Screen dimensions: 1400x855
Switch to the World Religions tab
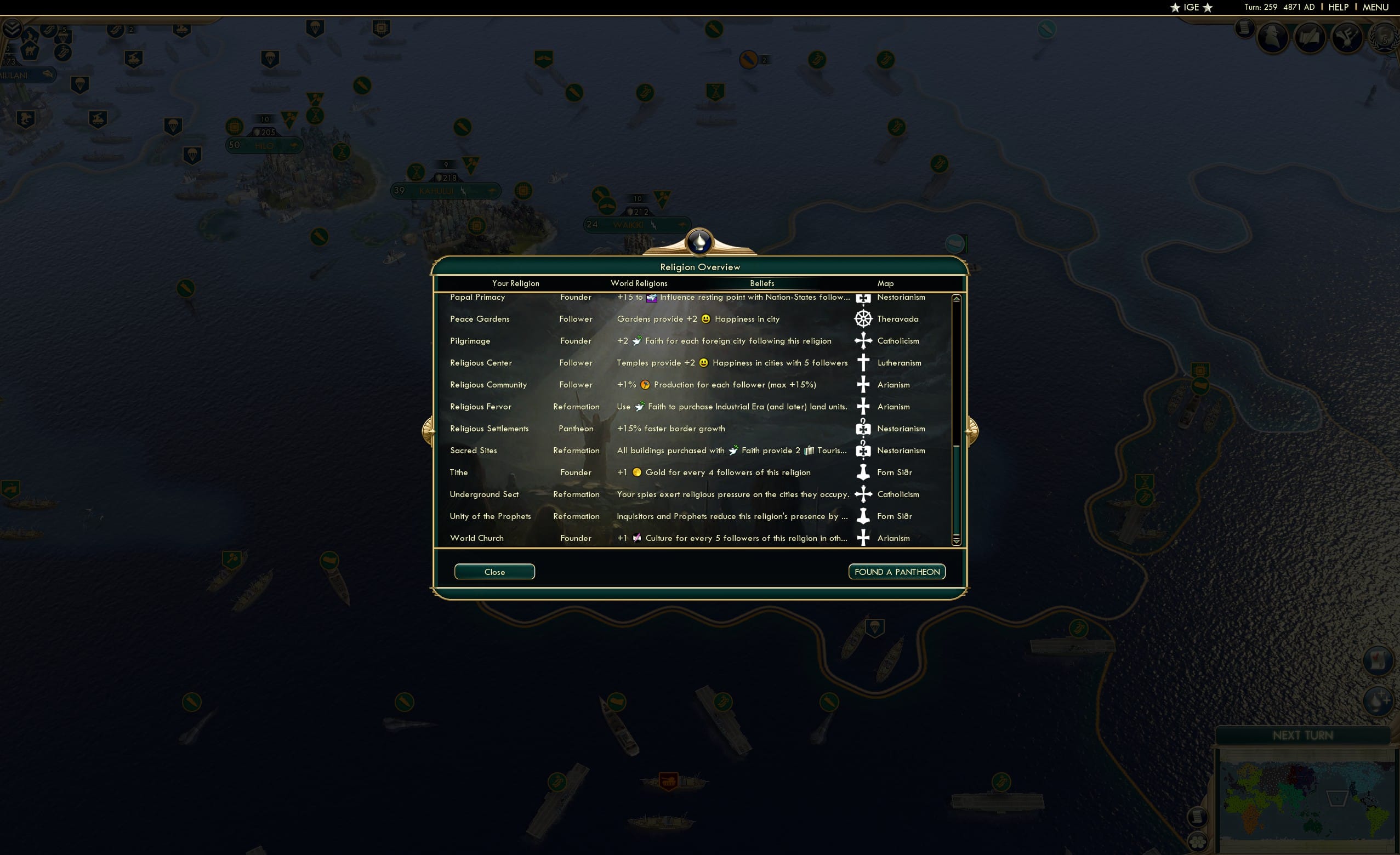639,283
